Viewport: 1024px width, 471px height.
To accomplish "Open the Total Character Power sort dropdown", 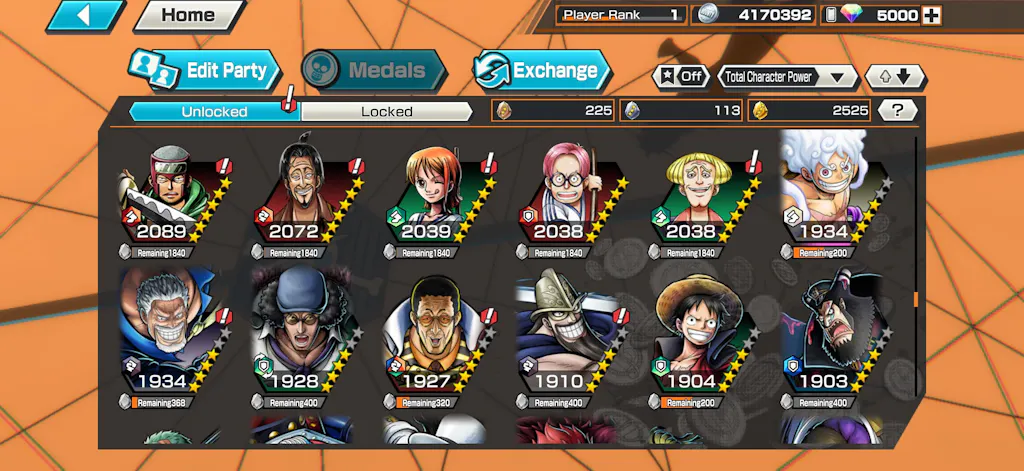I will [788, 77].
